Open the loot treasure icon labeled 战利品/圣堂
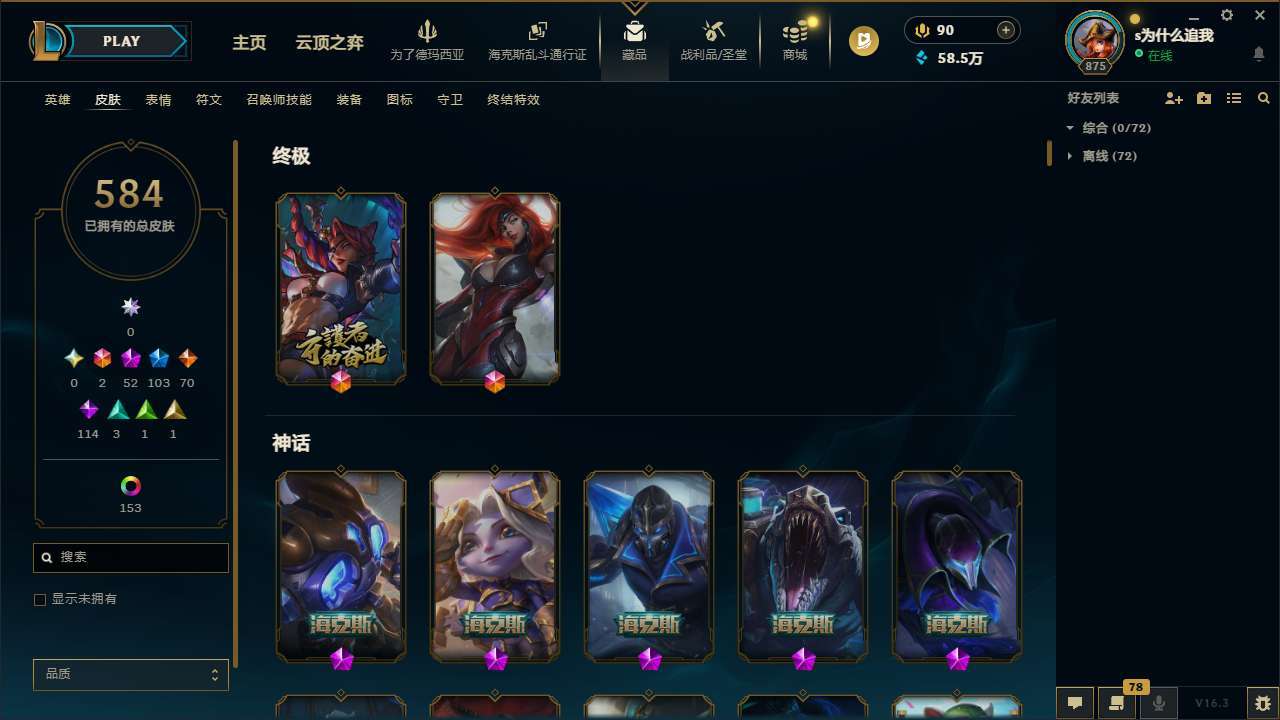Image resolution: width=1280 pixels, height=720 pixels. click(714, 31)
